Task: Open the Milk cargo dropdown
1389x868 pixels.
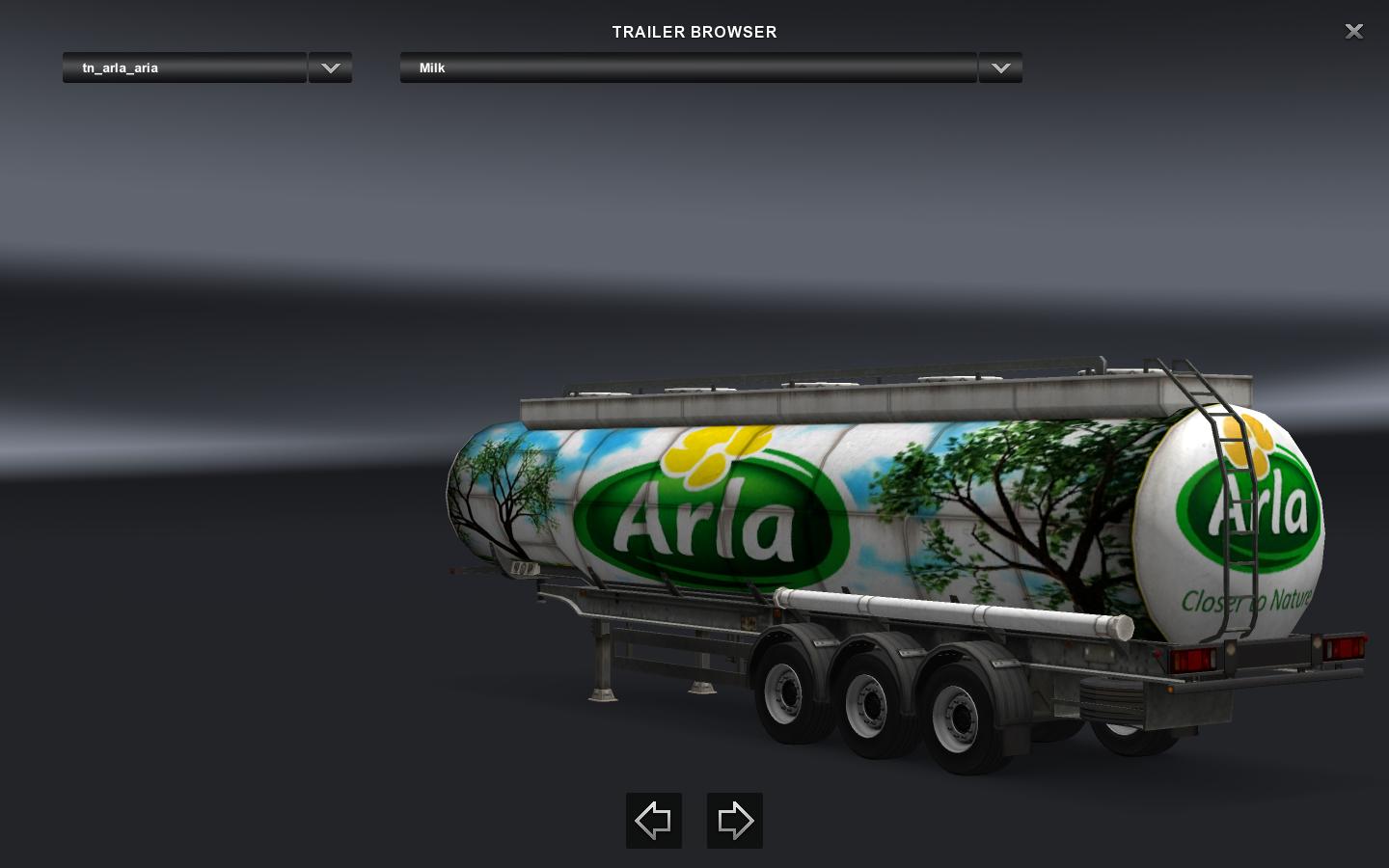Action: pyautogui.click(x=688, y=68)
